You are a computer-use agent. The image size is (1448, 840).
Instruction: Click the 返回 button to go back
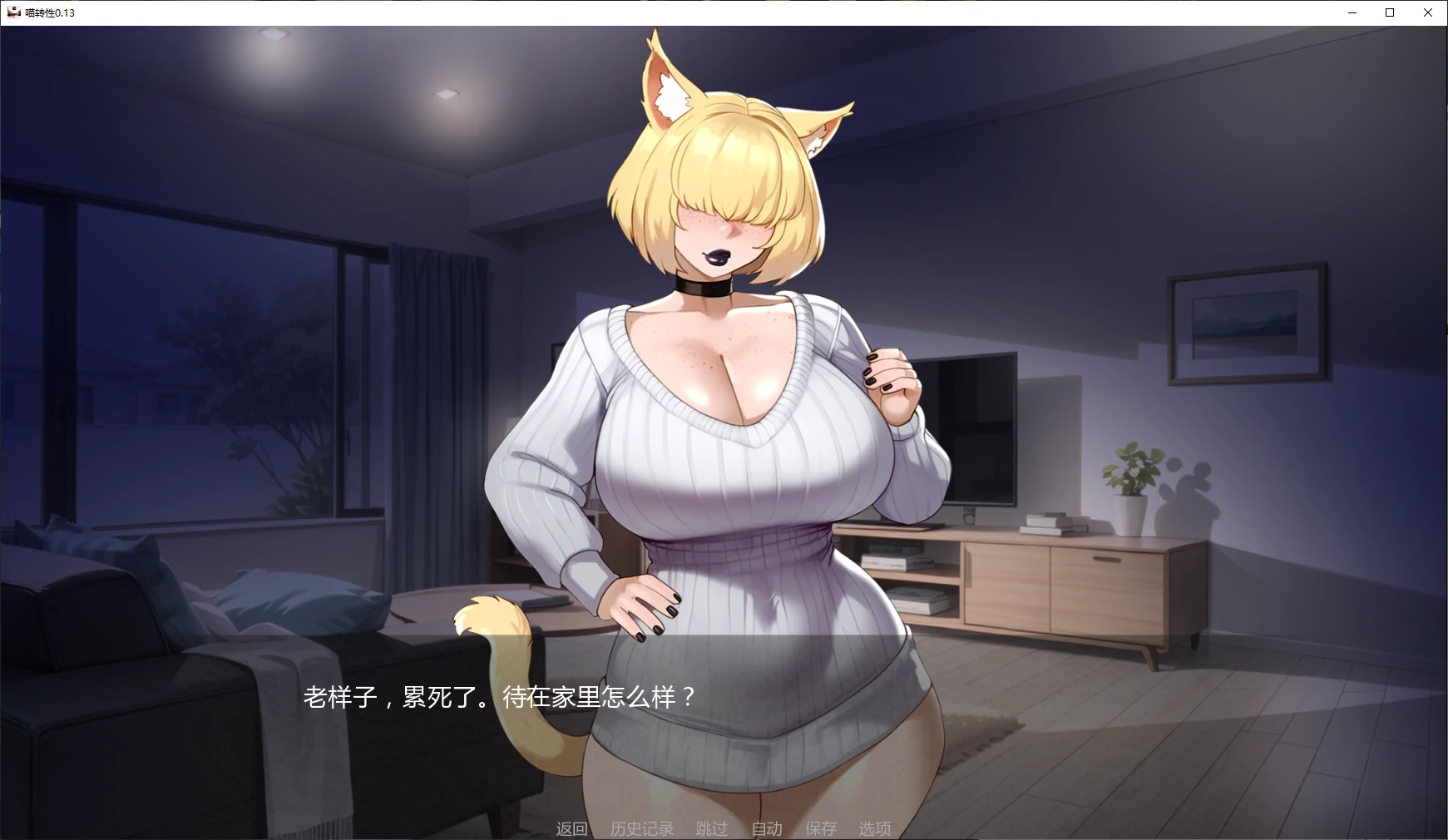(571, 828)
